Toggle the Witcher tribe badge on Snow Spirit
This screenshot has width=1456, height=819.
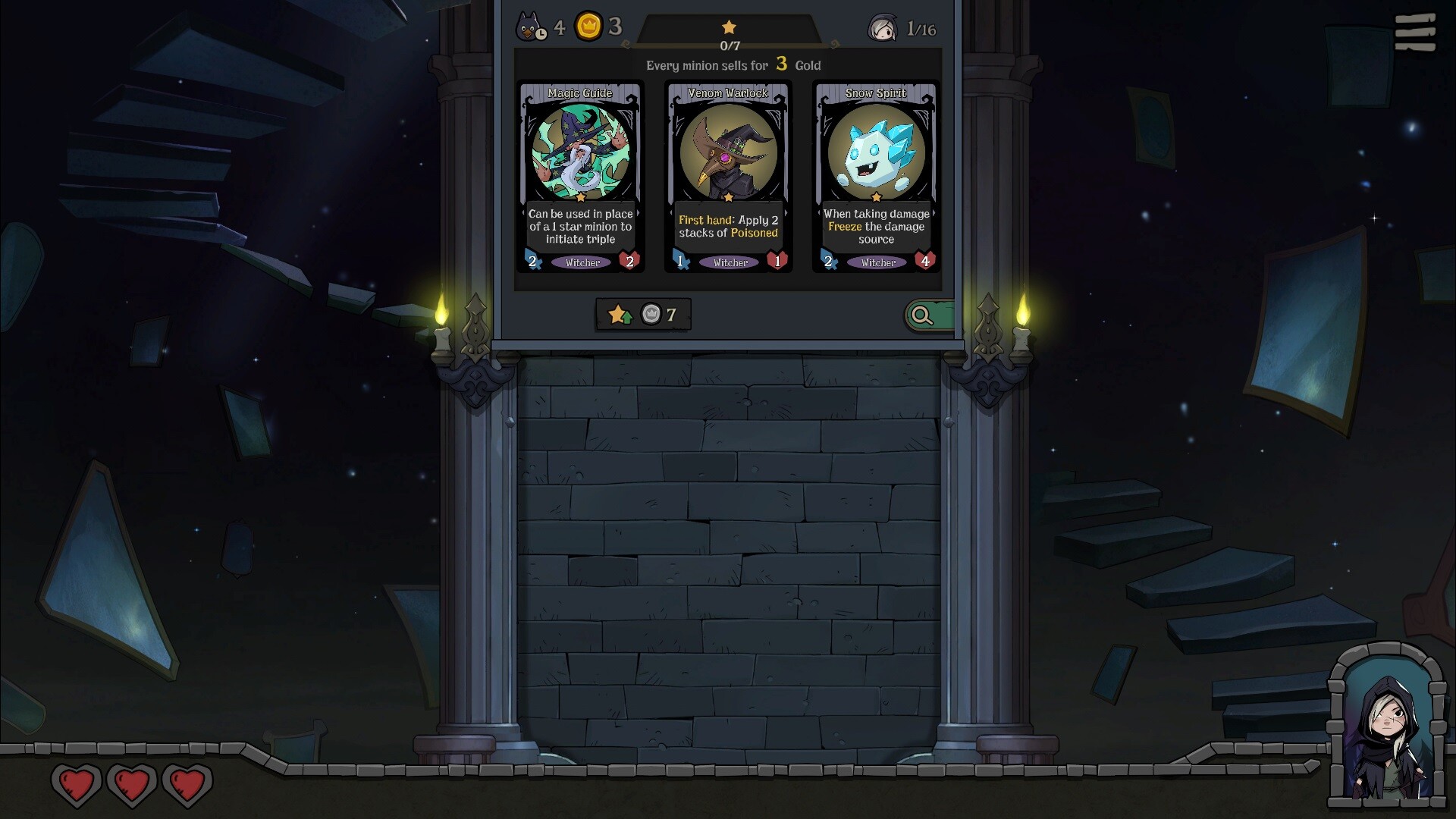tap(877, 262)
